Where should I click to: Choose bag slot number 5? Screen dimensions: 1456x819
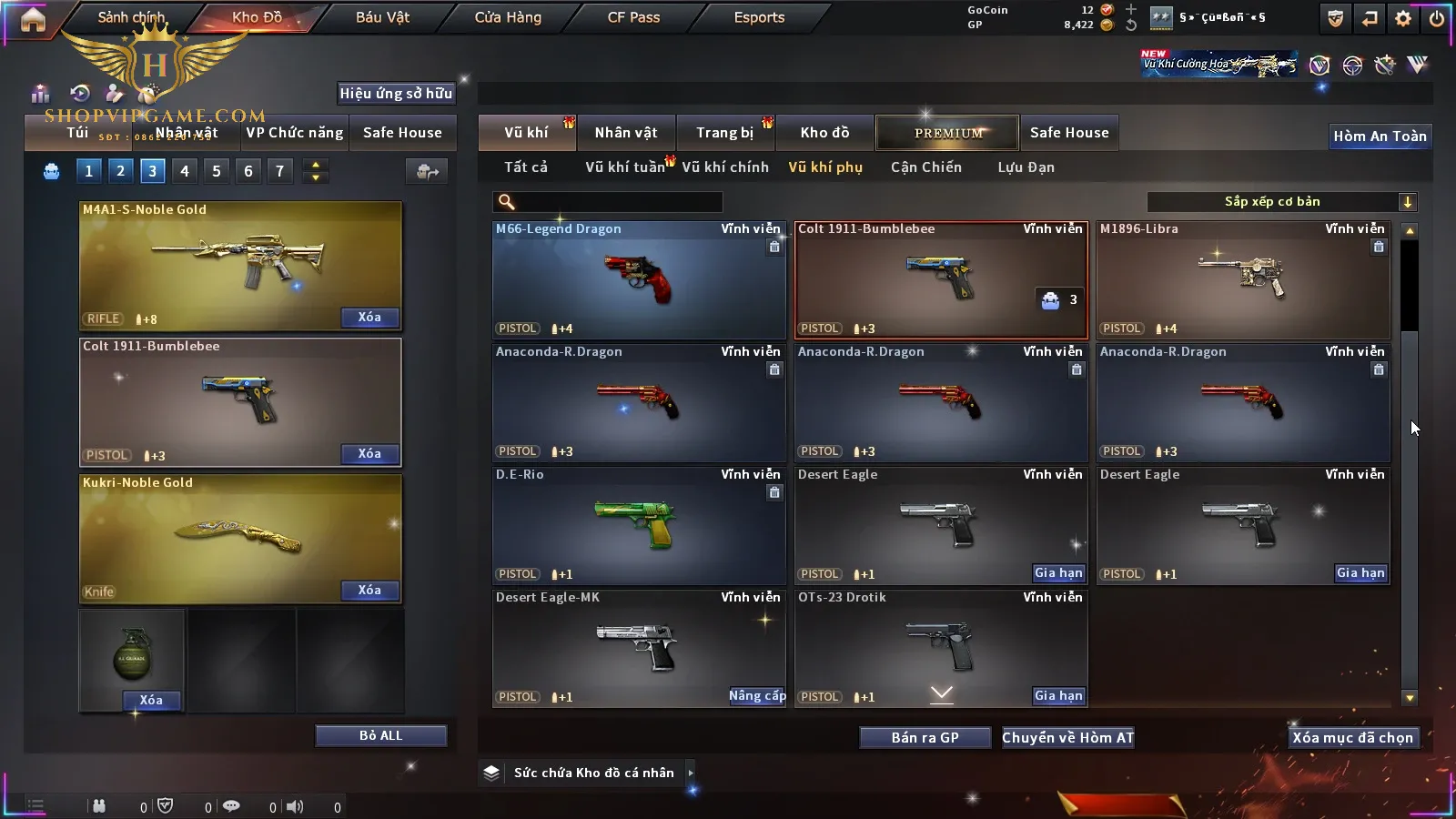tap(217, 171)
